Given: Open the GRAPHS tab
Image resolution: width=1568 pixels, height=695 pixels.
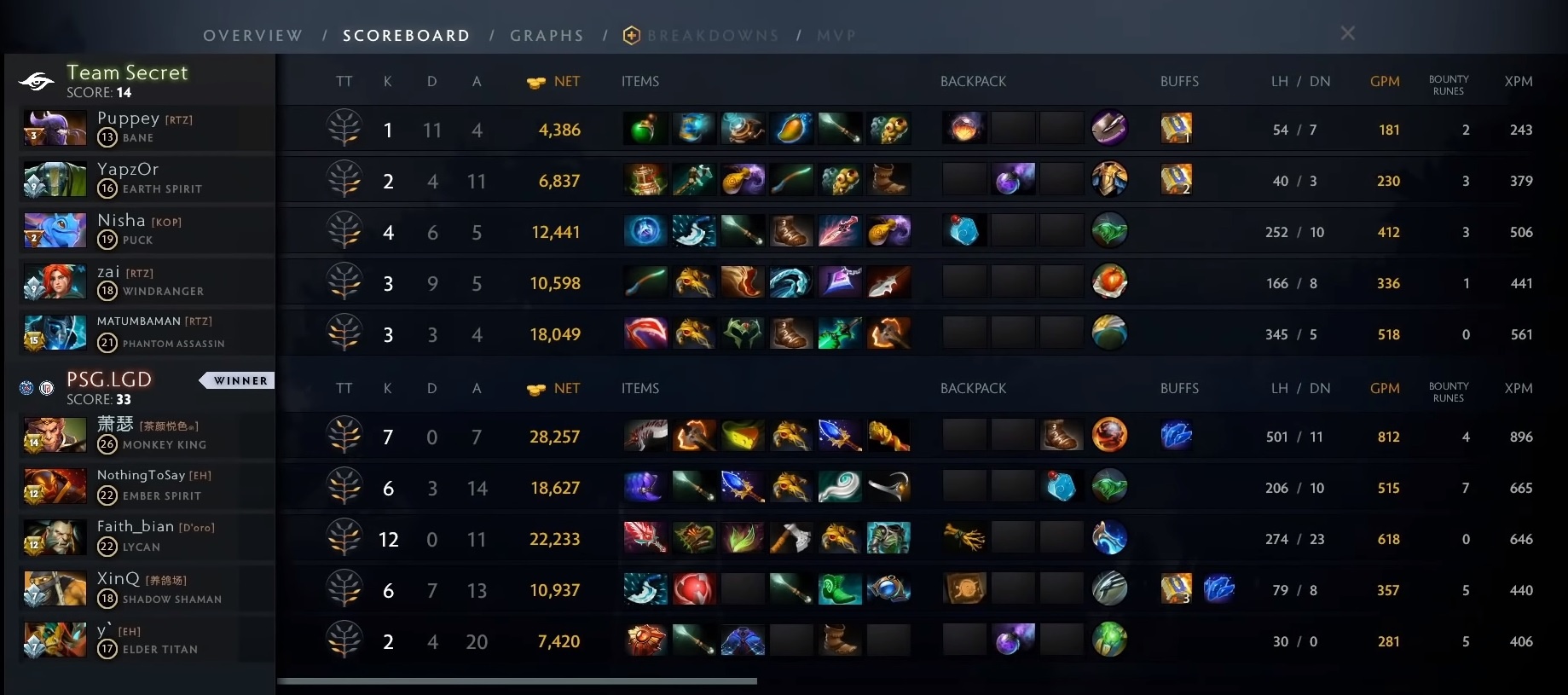Looking at the screenshot, I should pos(547,35).
